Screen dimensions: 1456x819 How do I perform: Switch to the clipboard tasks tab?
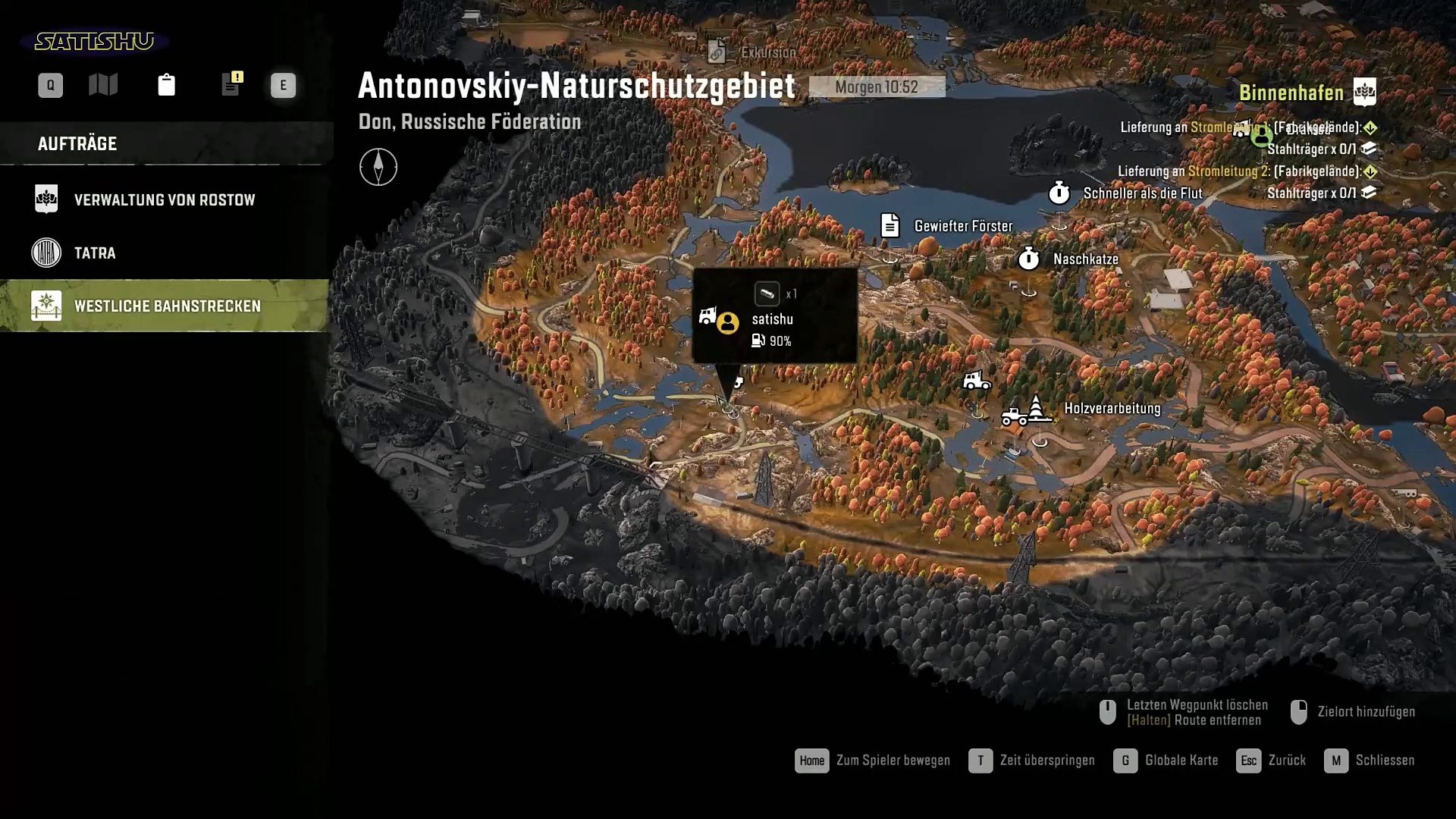pos(166,85)
